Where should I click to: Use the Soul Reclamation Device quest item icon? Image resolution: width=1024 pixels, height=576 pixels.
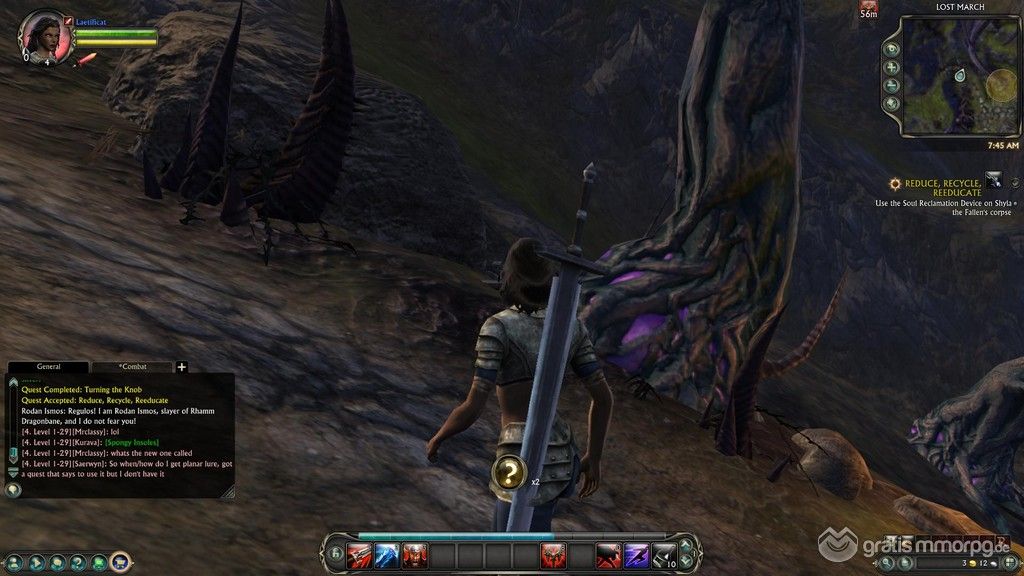coord(994,180)
